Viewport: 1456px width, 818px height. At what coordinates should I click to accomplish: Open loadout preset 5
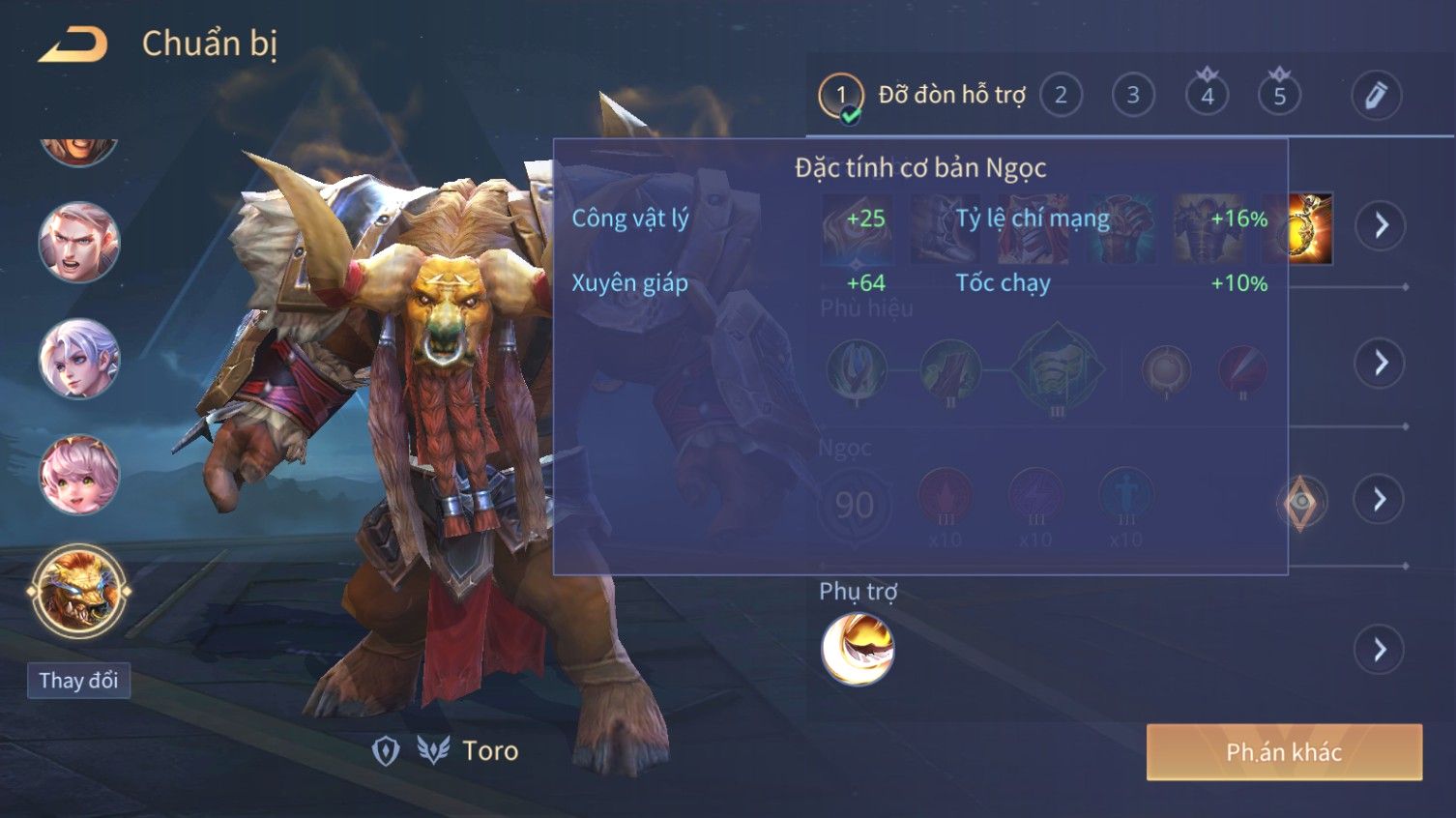point(1279,95)
